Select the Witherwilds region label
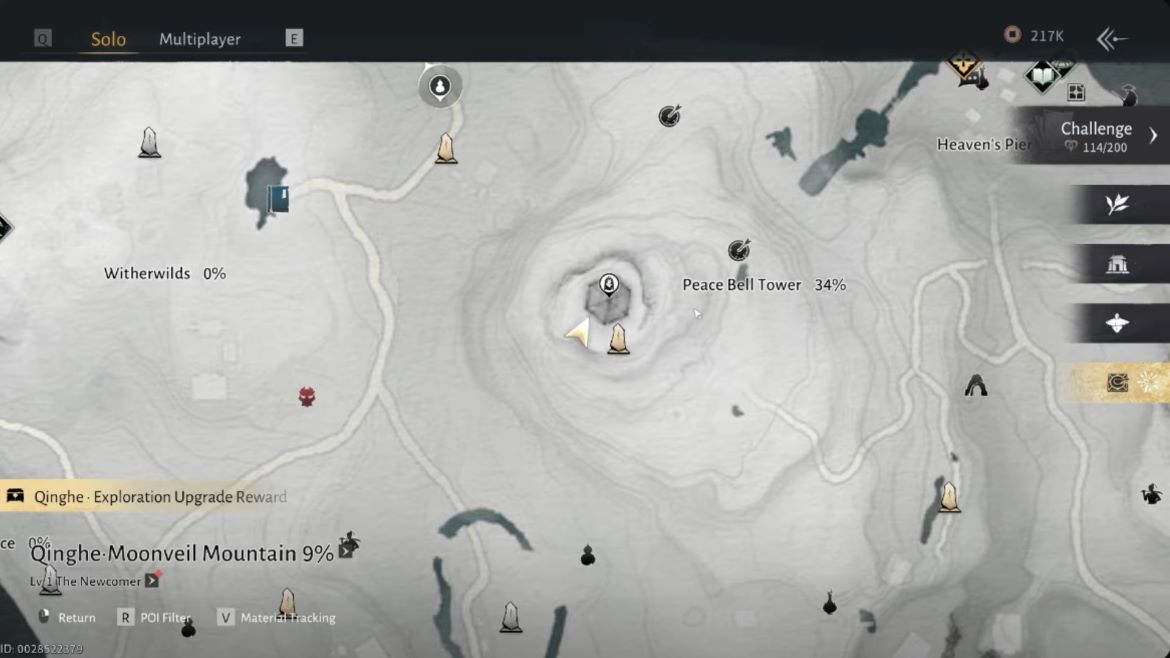 coord(147,274)
